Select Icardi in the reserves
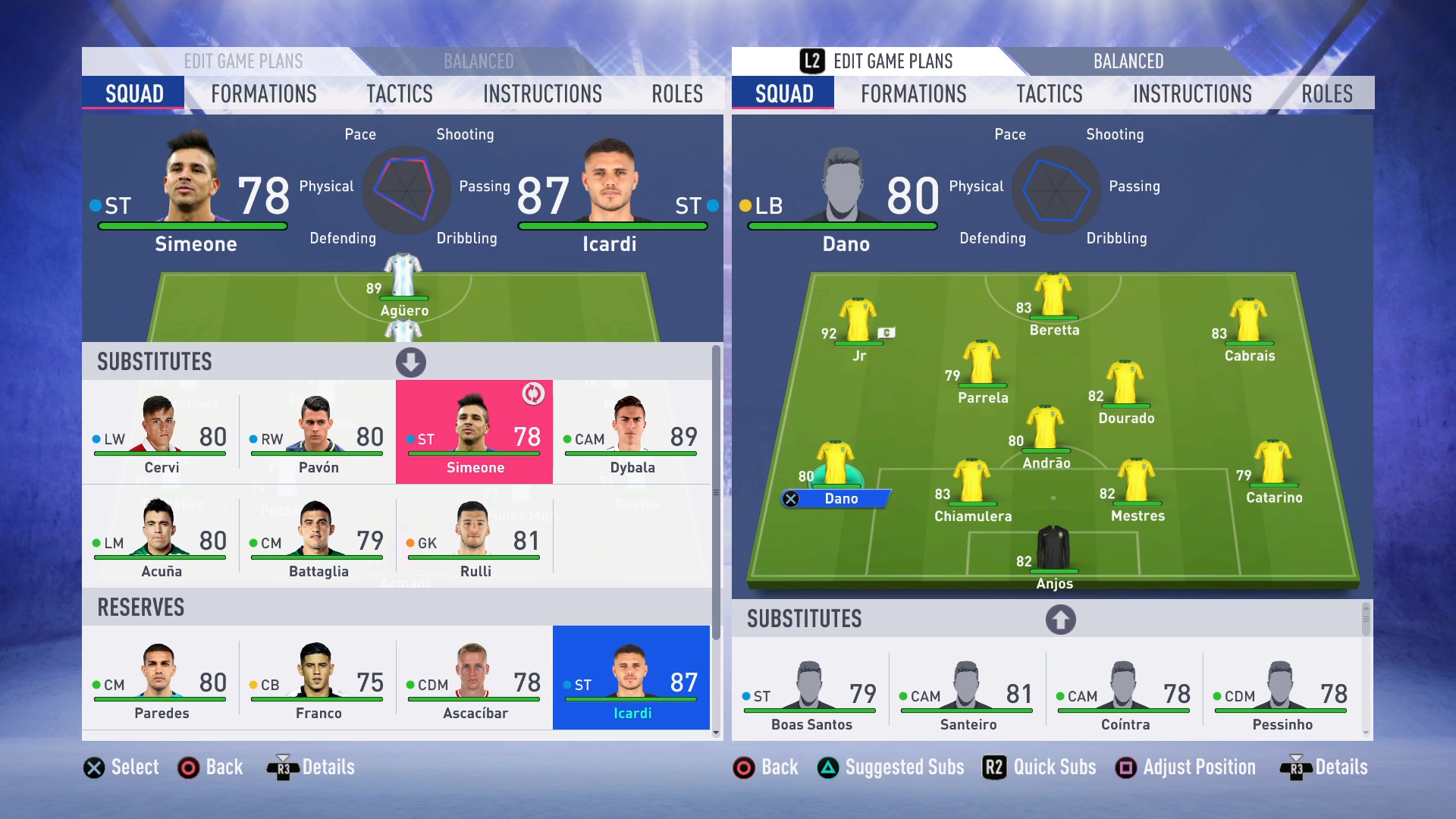Viewport: 1456px width, 819px height. click(631, 678)
